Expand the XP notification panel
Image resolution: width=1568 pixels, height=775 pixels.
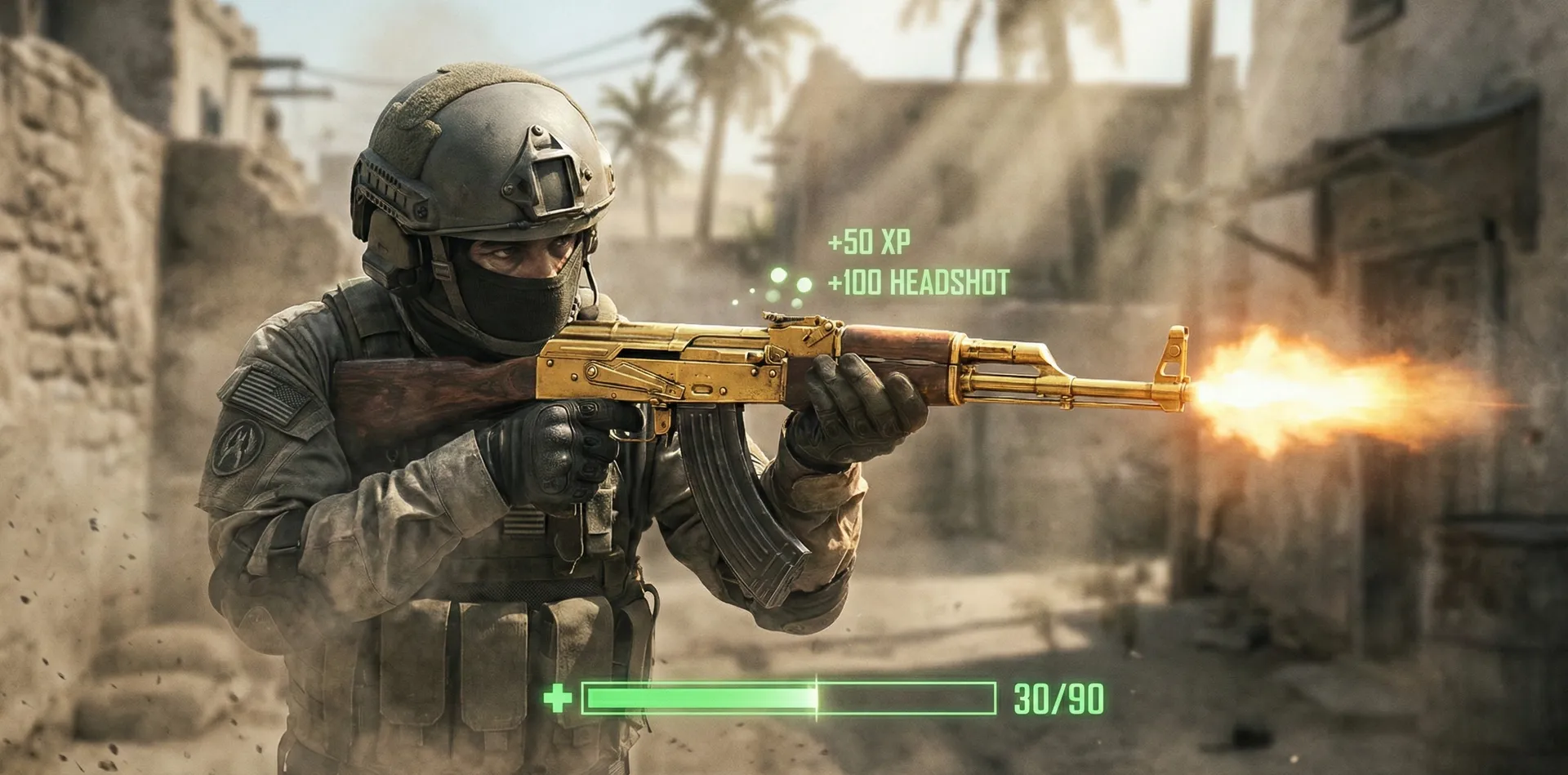[x=871, y=243]
